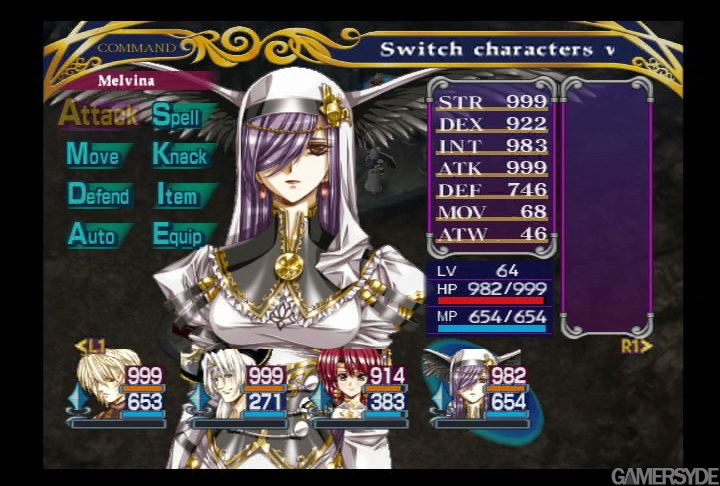Choose the Spell command
This screenshot has height=486, width=720.
[x=177, y=114]
